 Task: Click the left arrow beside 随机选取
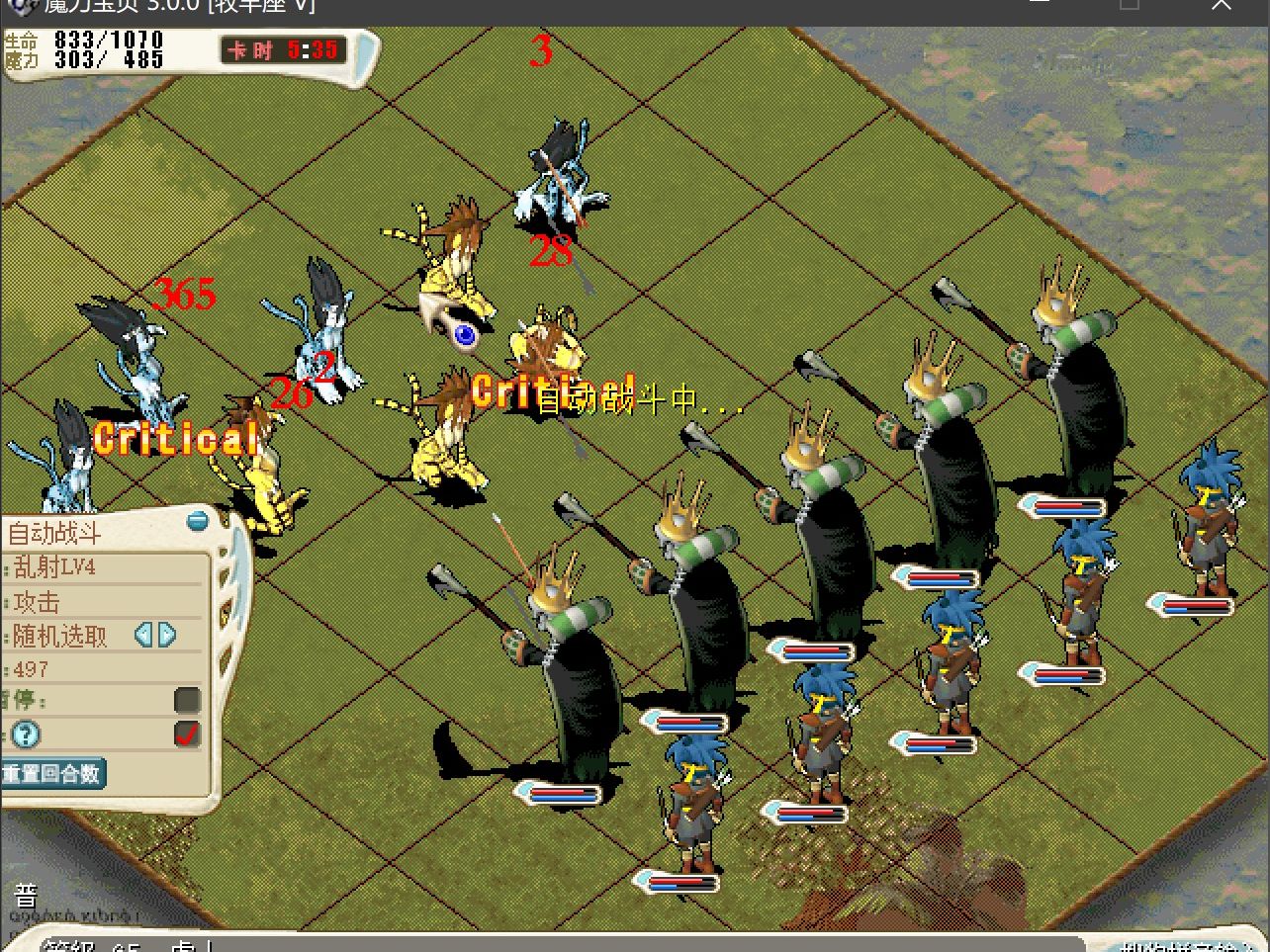(143, 635)
